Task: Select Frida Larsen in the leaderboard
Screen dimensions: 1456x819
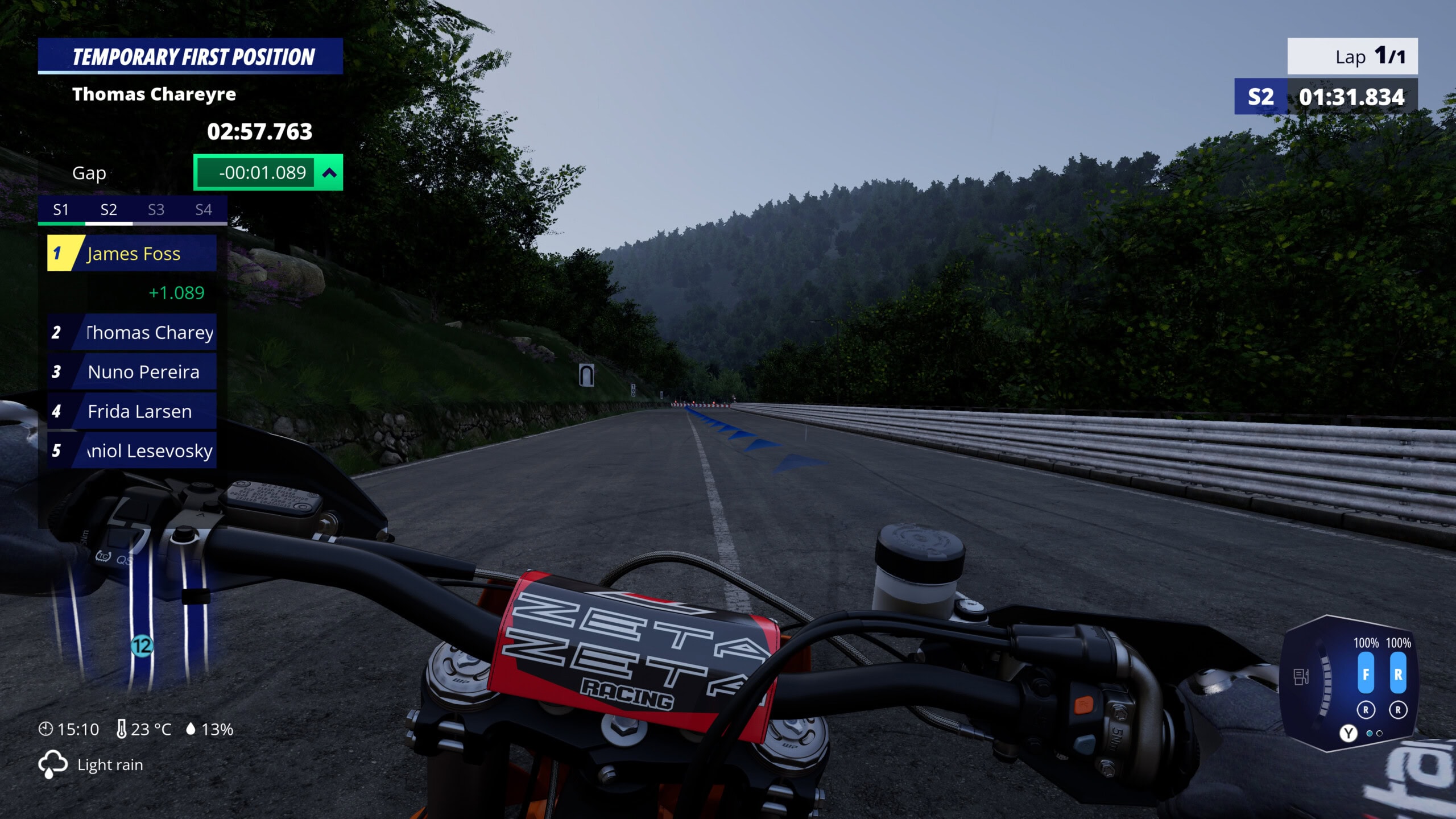Action: click(139, 411)
